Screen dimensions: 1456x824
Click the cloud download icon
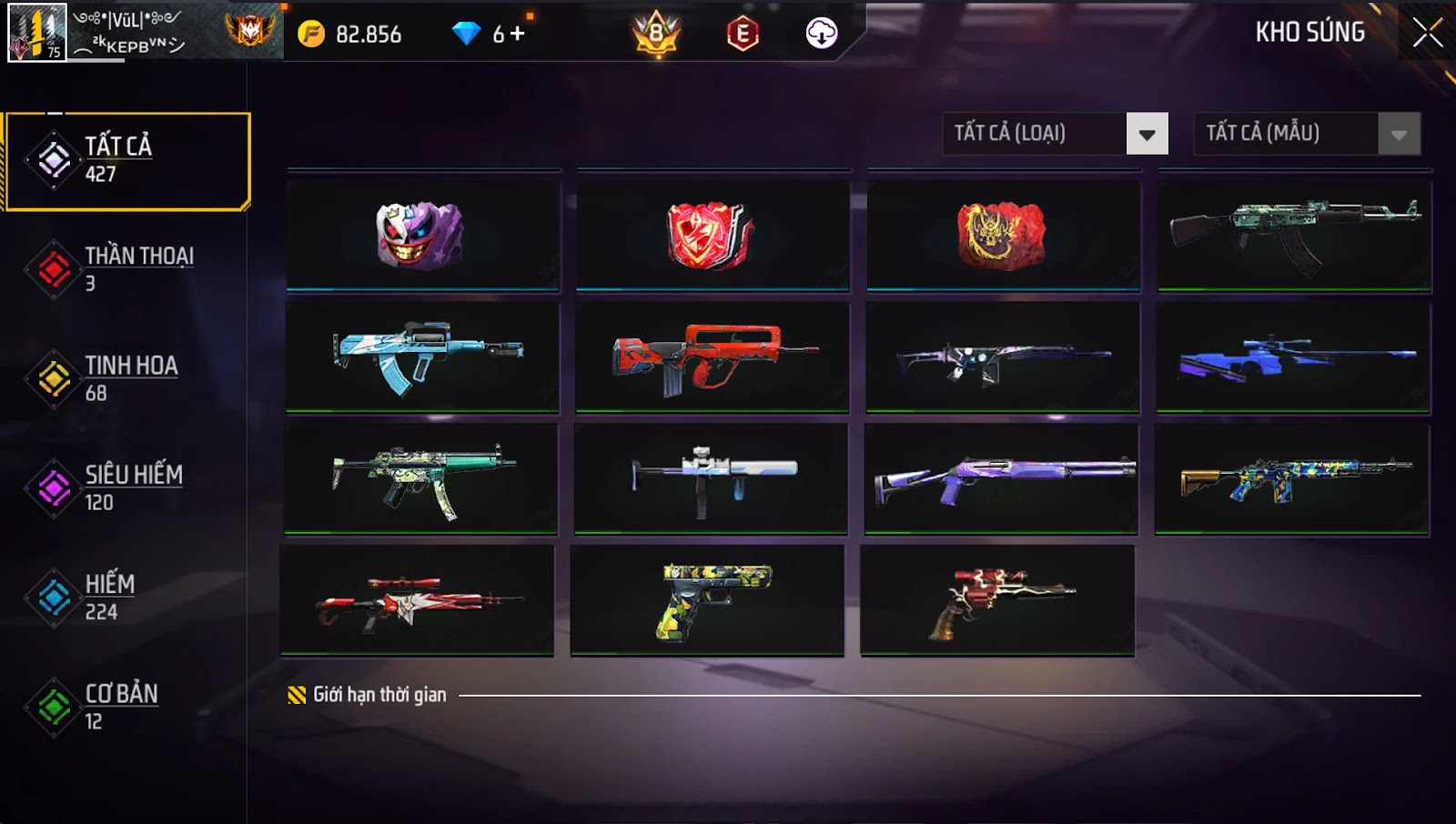tap(821, 34)
